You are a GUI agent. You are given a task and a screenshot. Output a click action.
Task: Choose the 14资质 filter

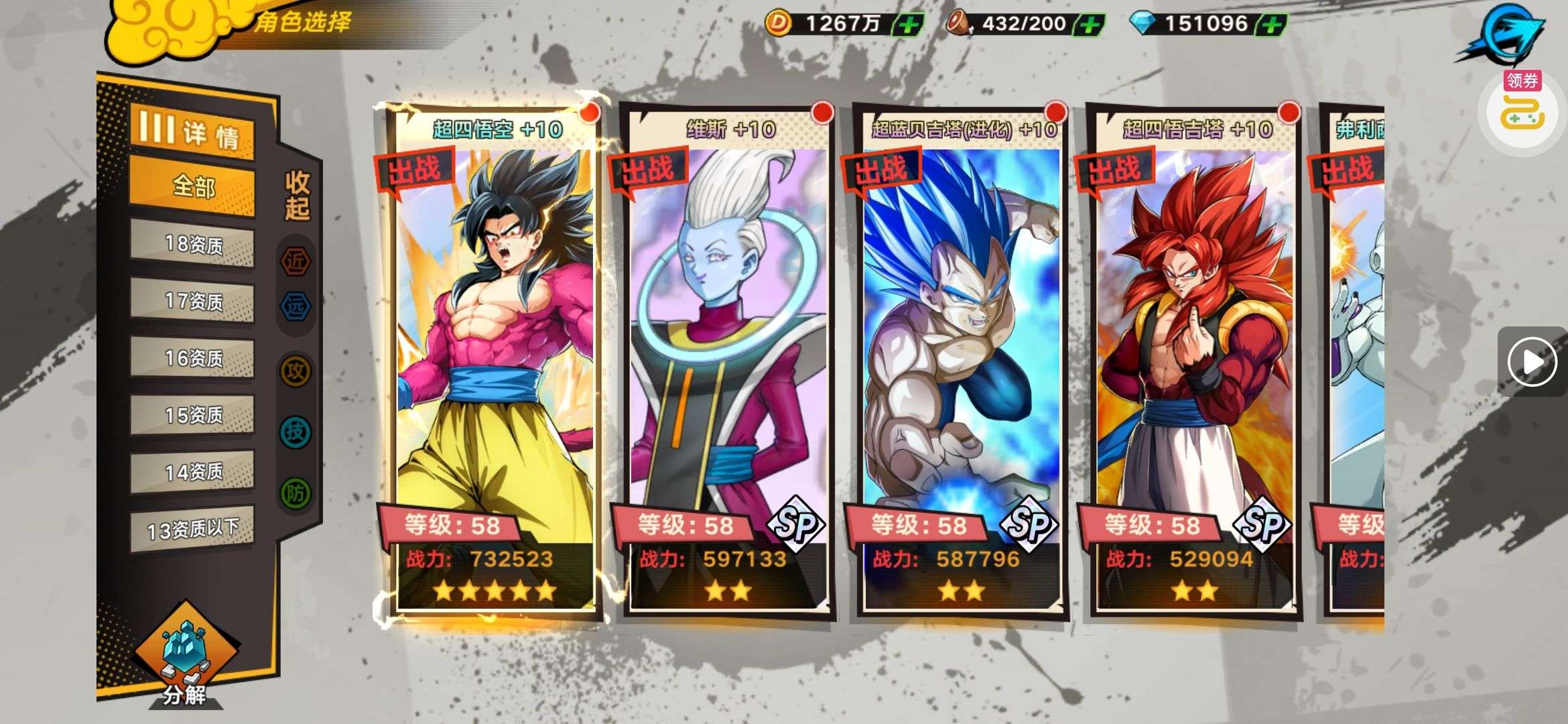tap(192, 473)
